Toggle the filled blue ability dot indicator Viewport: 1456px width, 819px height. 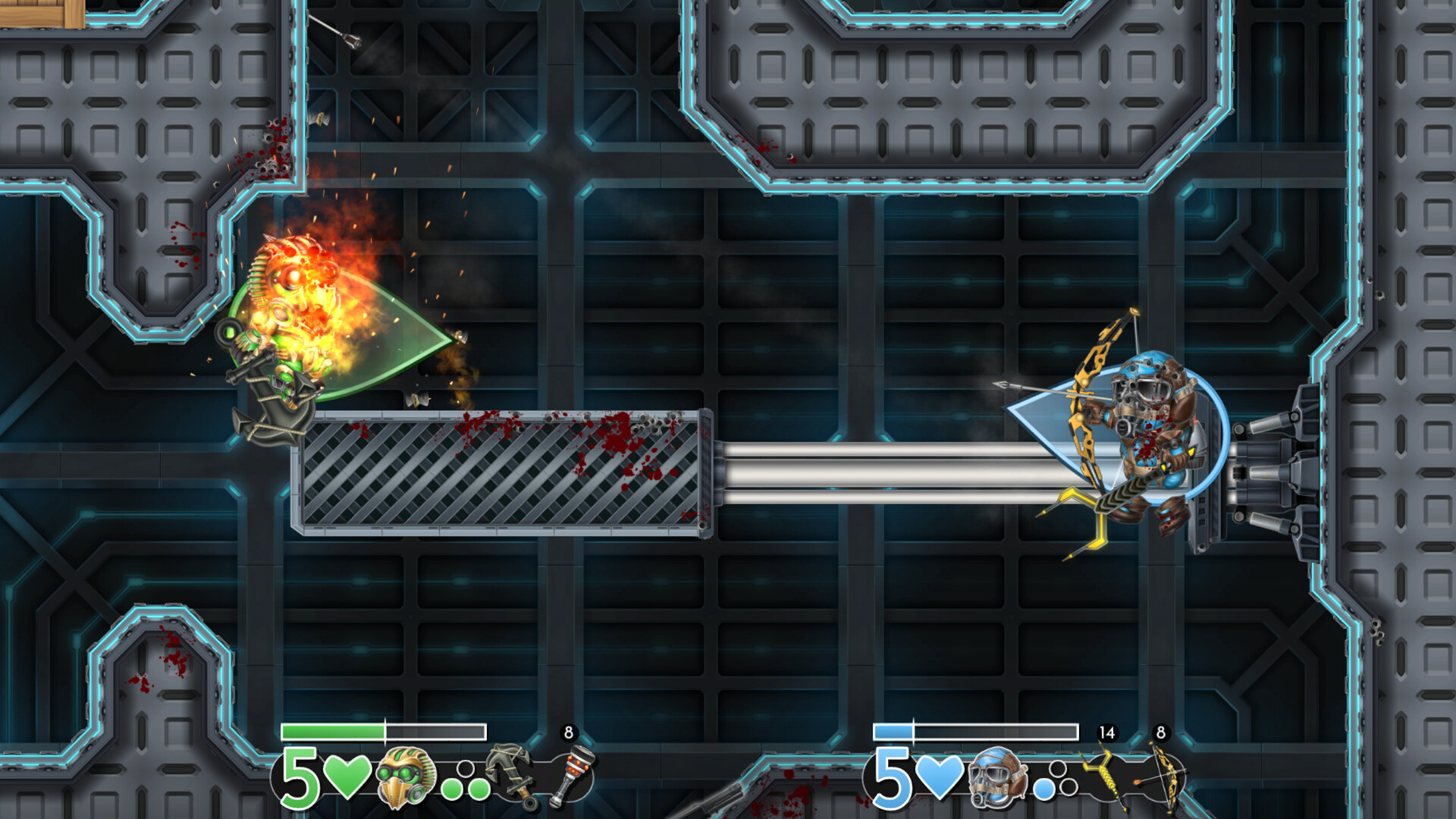(1043, 789)
